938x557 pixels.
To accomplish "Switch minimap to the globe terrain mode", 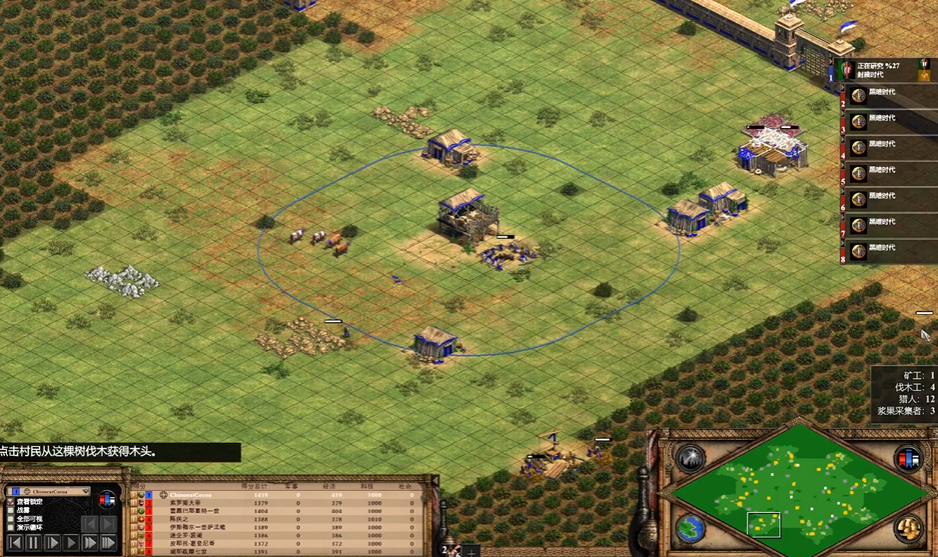I will tap(688, 527).
